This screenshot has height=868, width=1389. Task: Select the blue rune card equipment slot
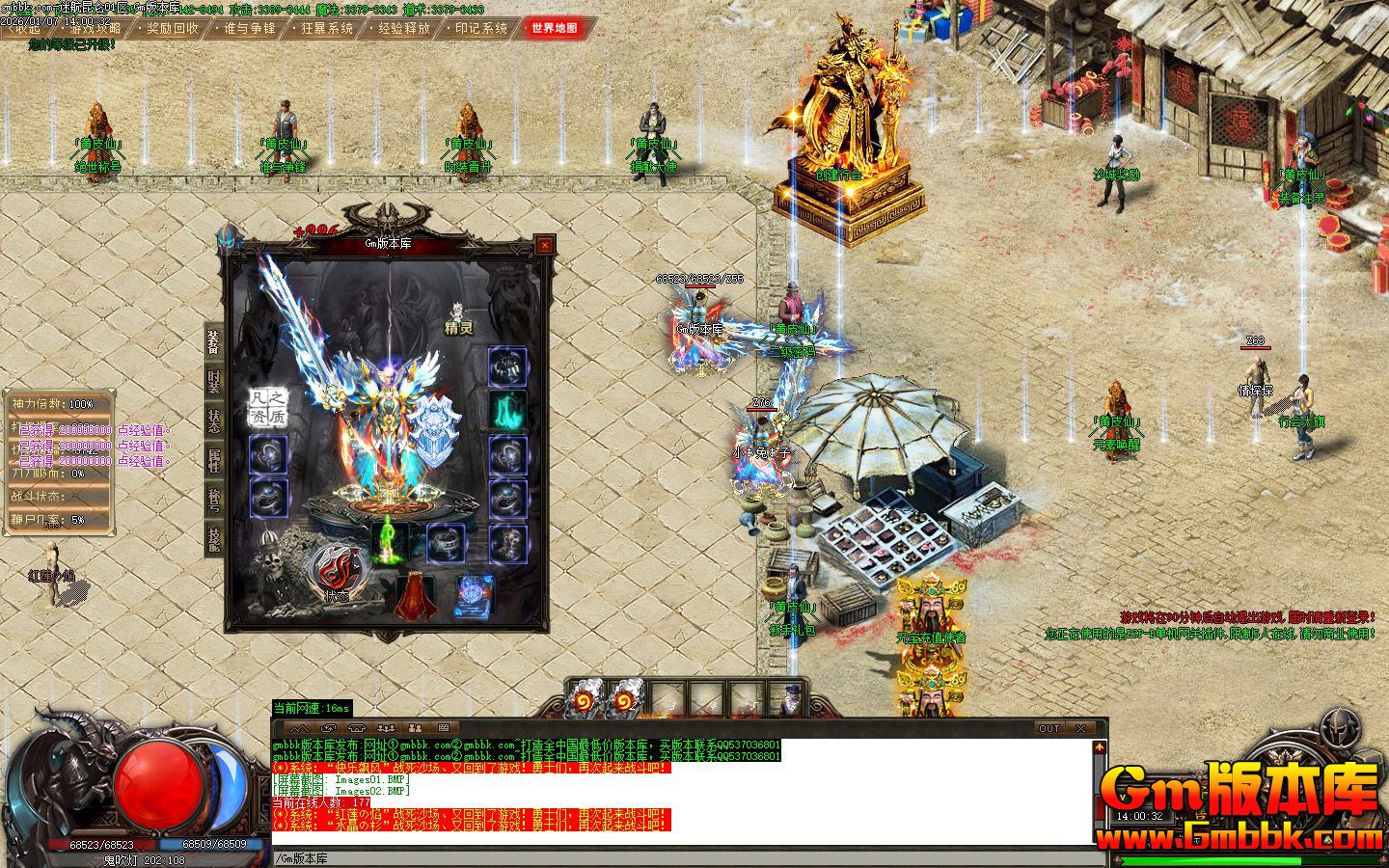coord(475,594)
